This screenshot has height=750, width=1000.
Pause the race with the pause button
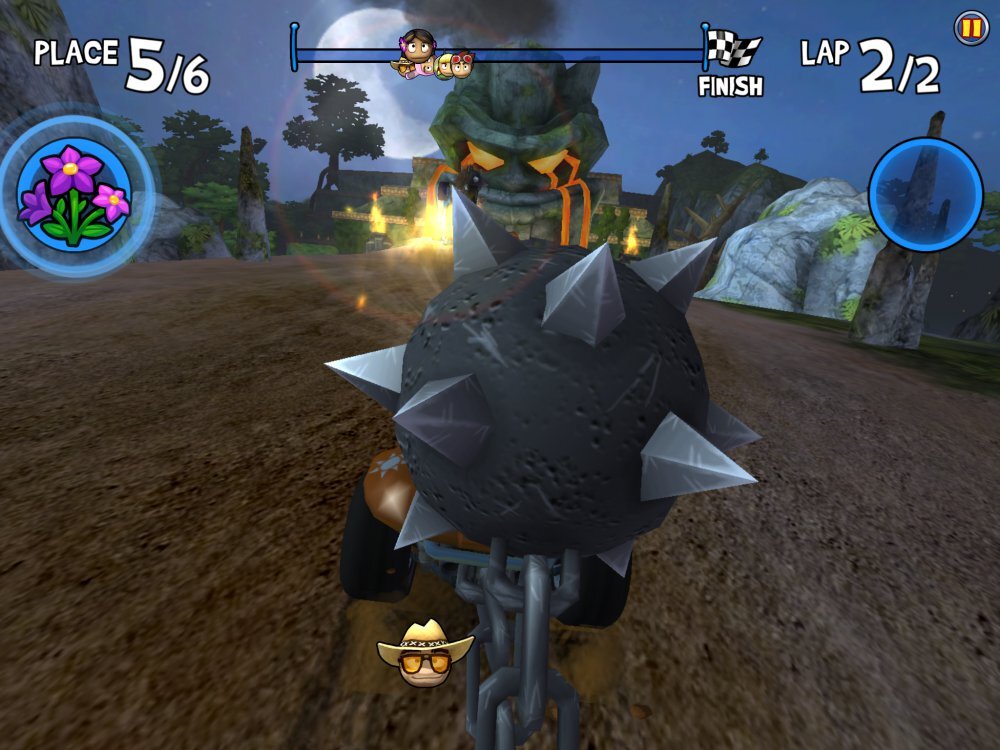pos(969,27)
